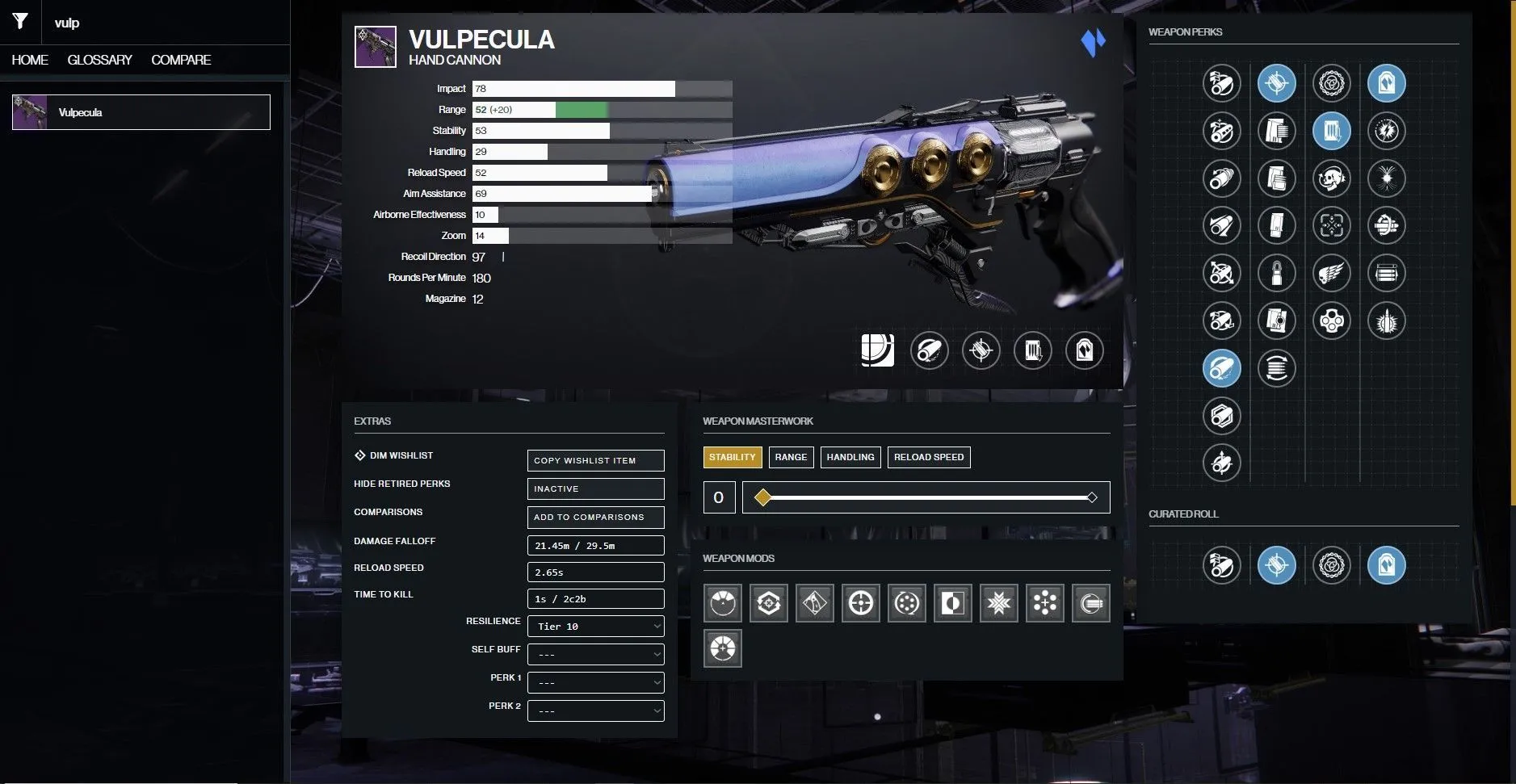Click the skull trait perk in Weapon Perks
This screenshot has width=1516, height=784.
coord(1331,179)
